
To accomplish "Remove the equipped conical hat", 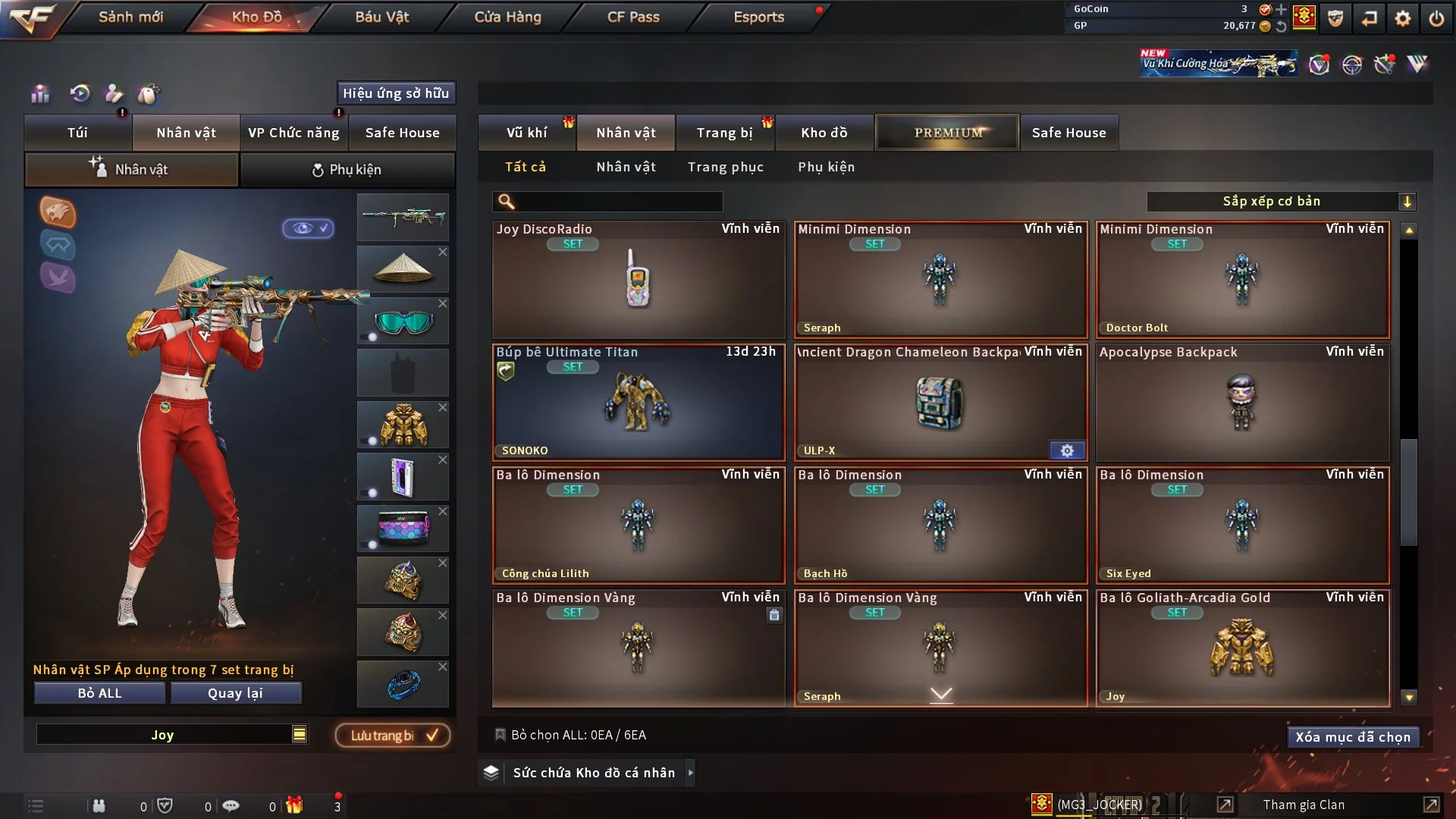I will pyautogui.click(x=443, y=252).
